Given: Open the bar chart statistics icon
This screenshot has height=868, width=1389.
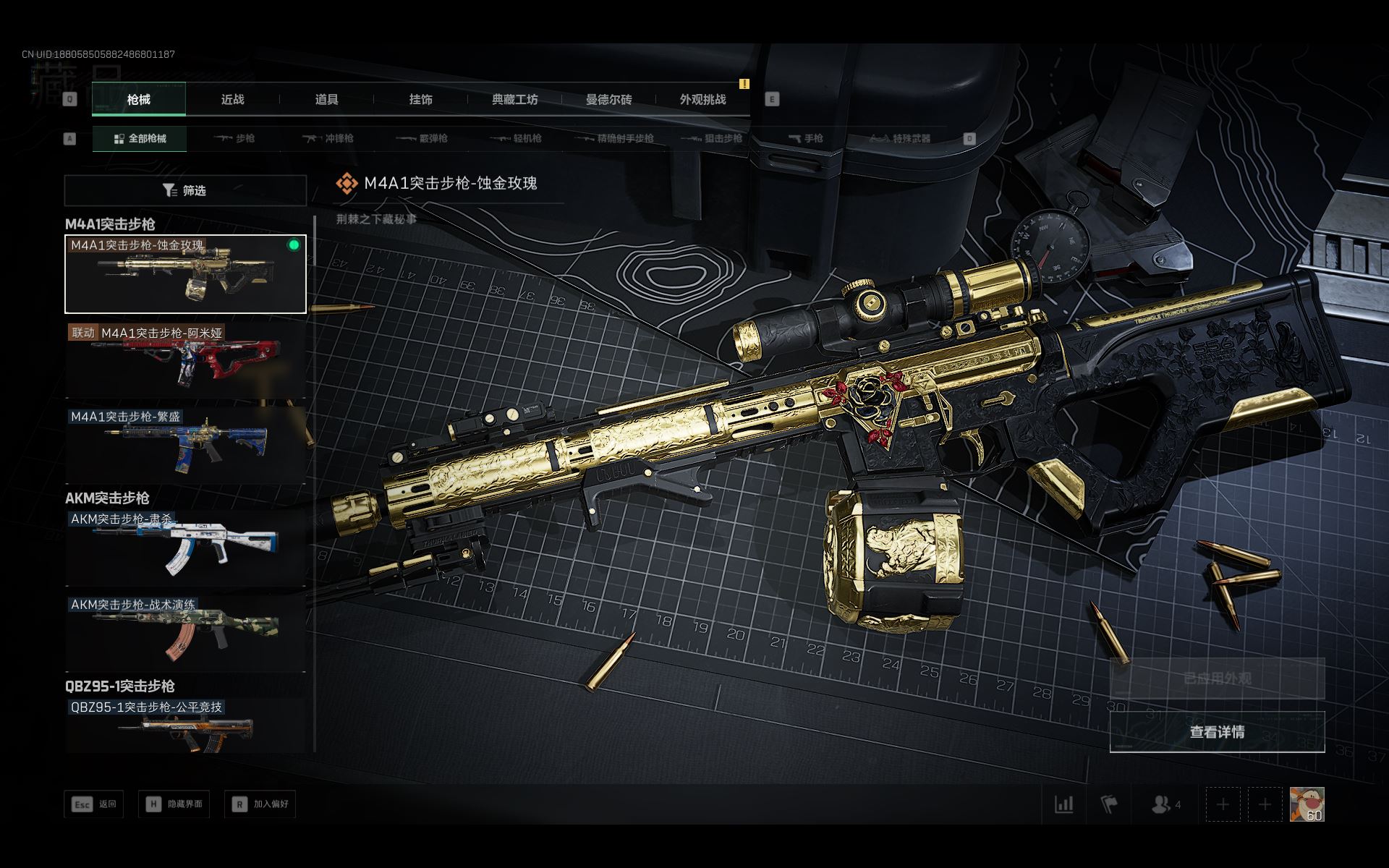Looking at the screenshot, I should (x=1063, y=804).
